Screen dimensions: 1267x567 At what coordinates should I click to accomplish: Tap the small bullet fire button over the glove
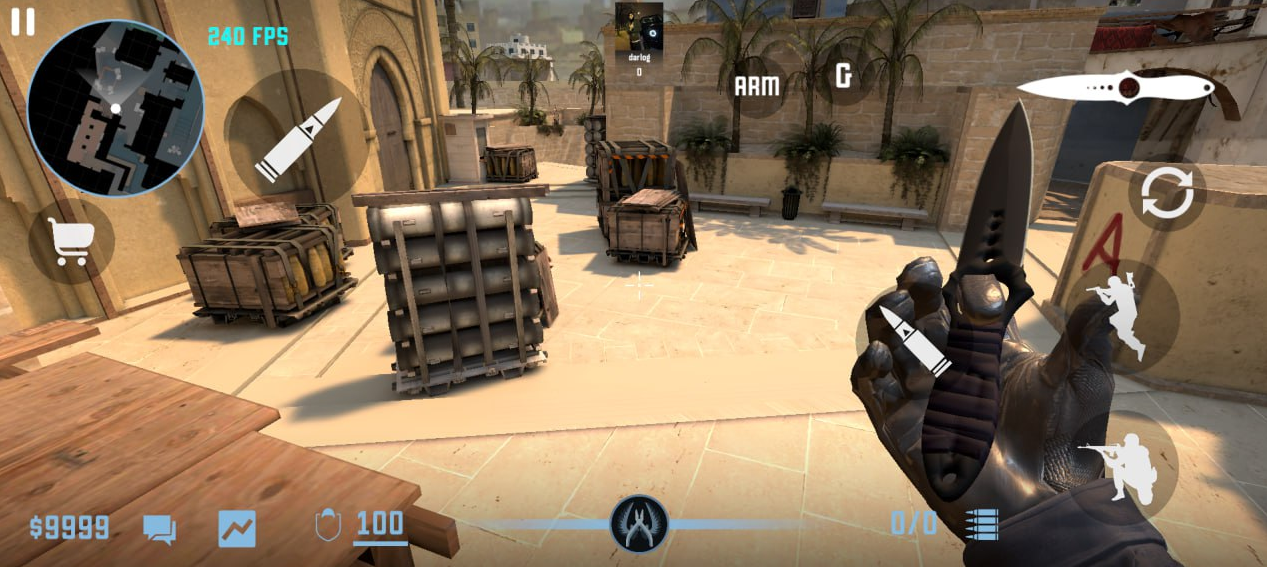[913, 342]
